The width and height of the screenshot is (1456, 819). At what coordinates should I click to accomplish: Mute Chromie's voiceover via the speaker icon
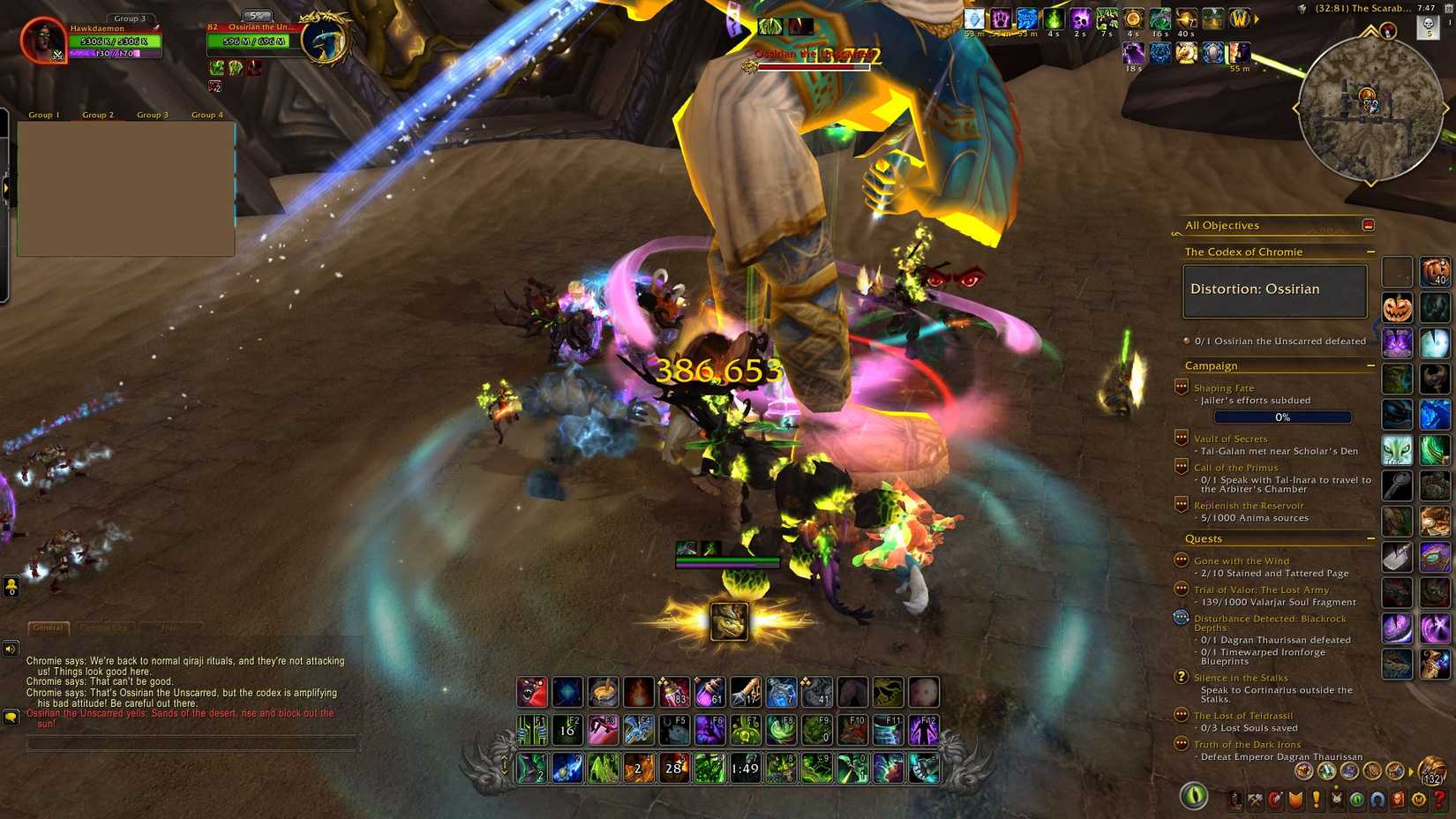coord(10,650)
